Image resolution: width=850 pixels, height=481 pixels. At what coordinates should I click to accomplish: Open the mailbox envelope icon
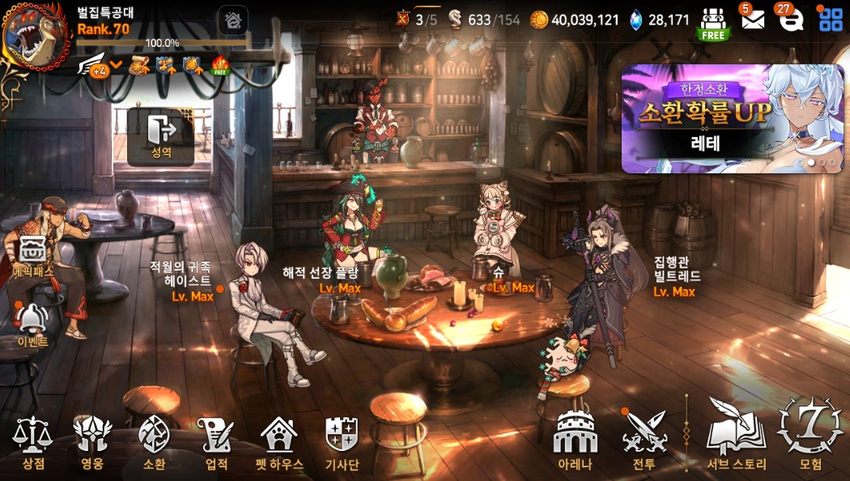pyautogui.click(x=752, y=19)
